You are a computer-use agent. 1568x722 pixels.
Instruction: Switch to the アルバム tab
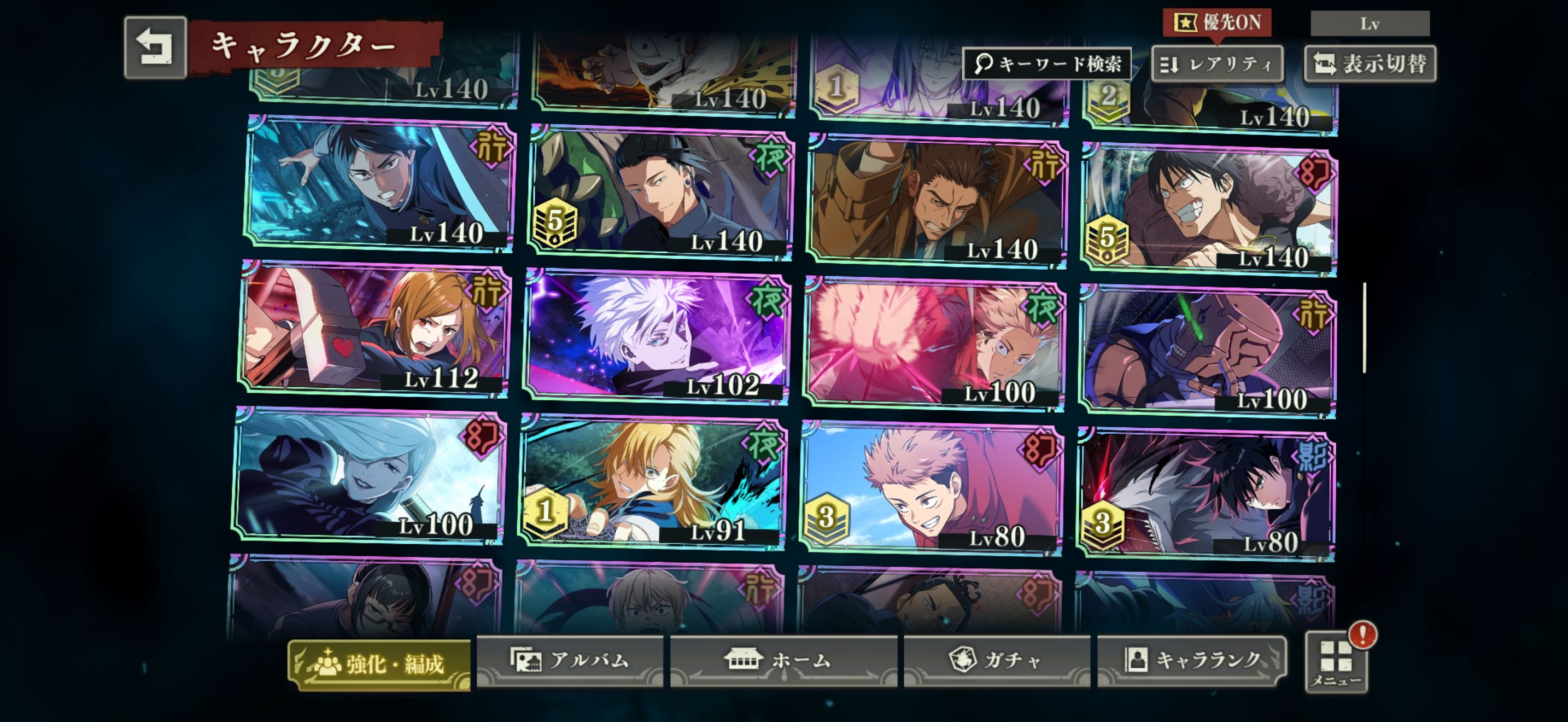[x=570, y=661]
